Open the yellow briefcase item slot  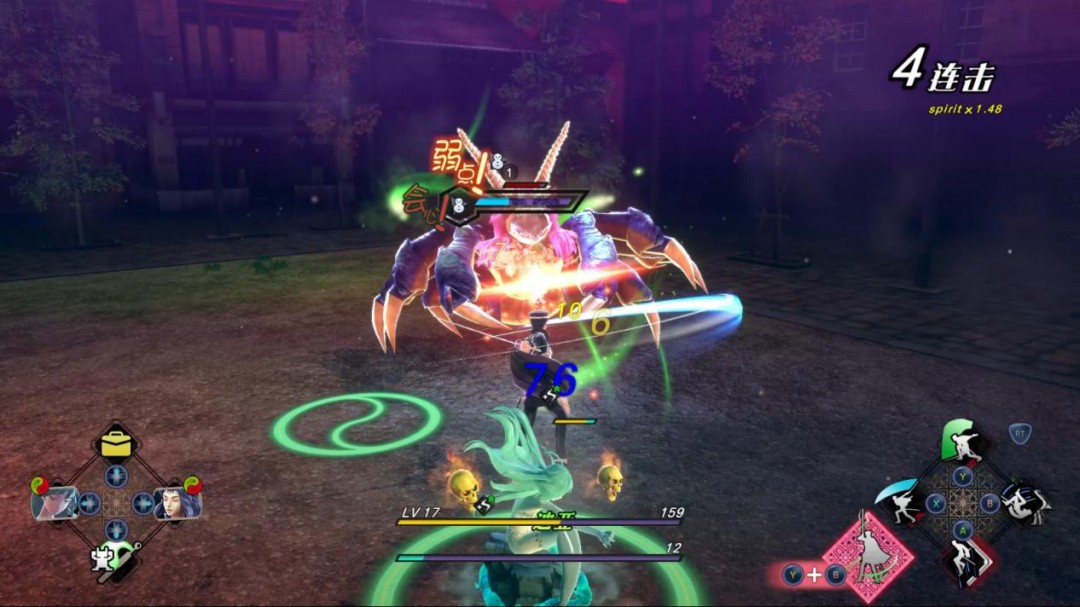[117, 443]
